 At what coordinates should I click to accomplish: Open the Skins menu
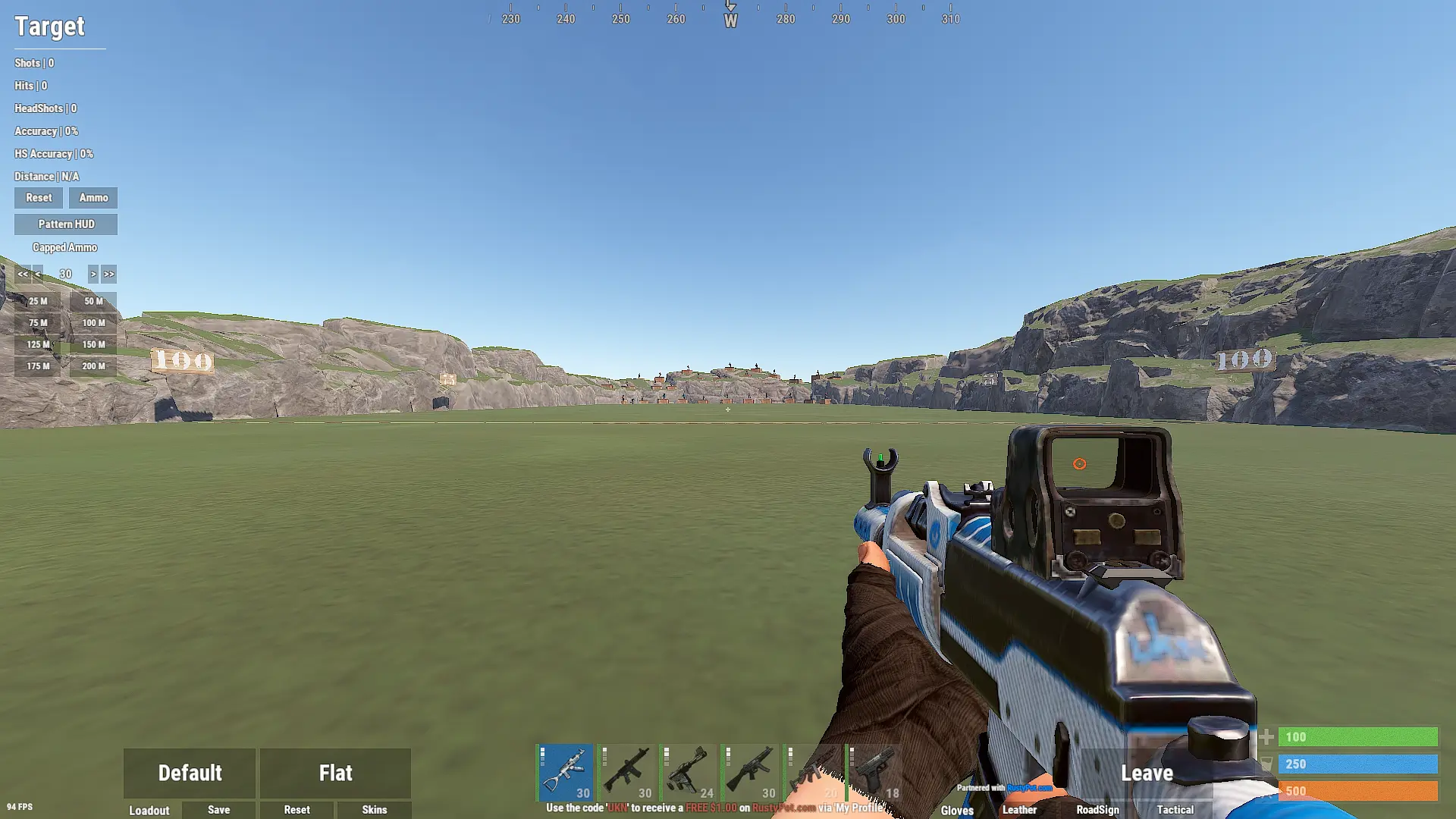click(374, 810)
